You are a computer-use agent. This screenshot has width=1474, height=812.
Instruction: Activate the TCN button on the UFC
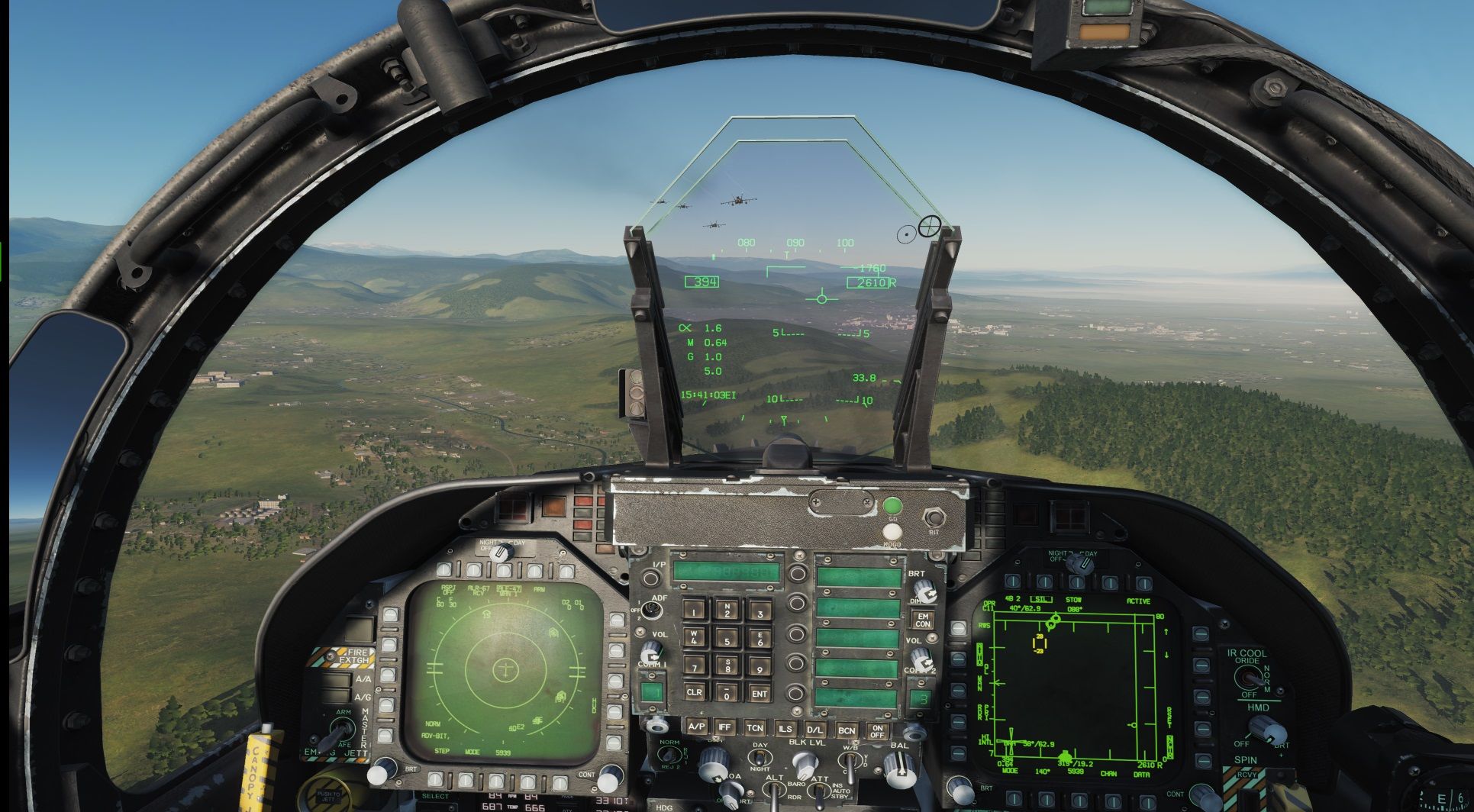[x=754, y=728]
